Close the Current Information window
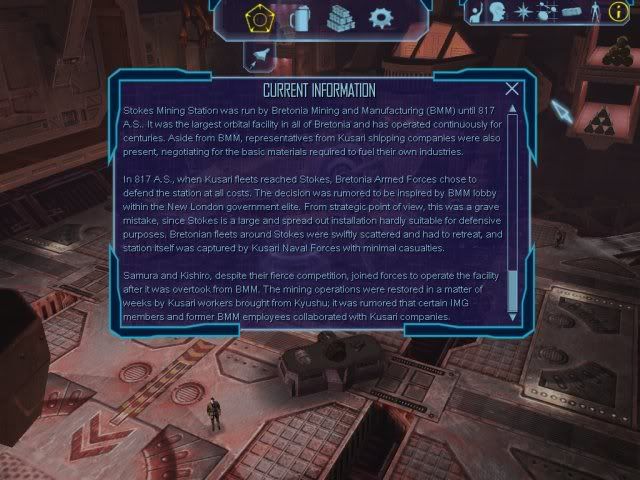The width and height of the screenshot is (640, 480). 513,89
